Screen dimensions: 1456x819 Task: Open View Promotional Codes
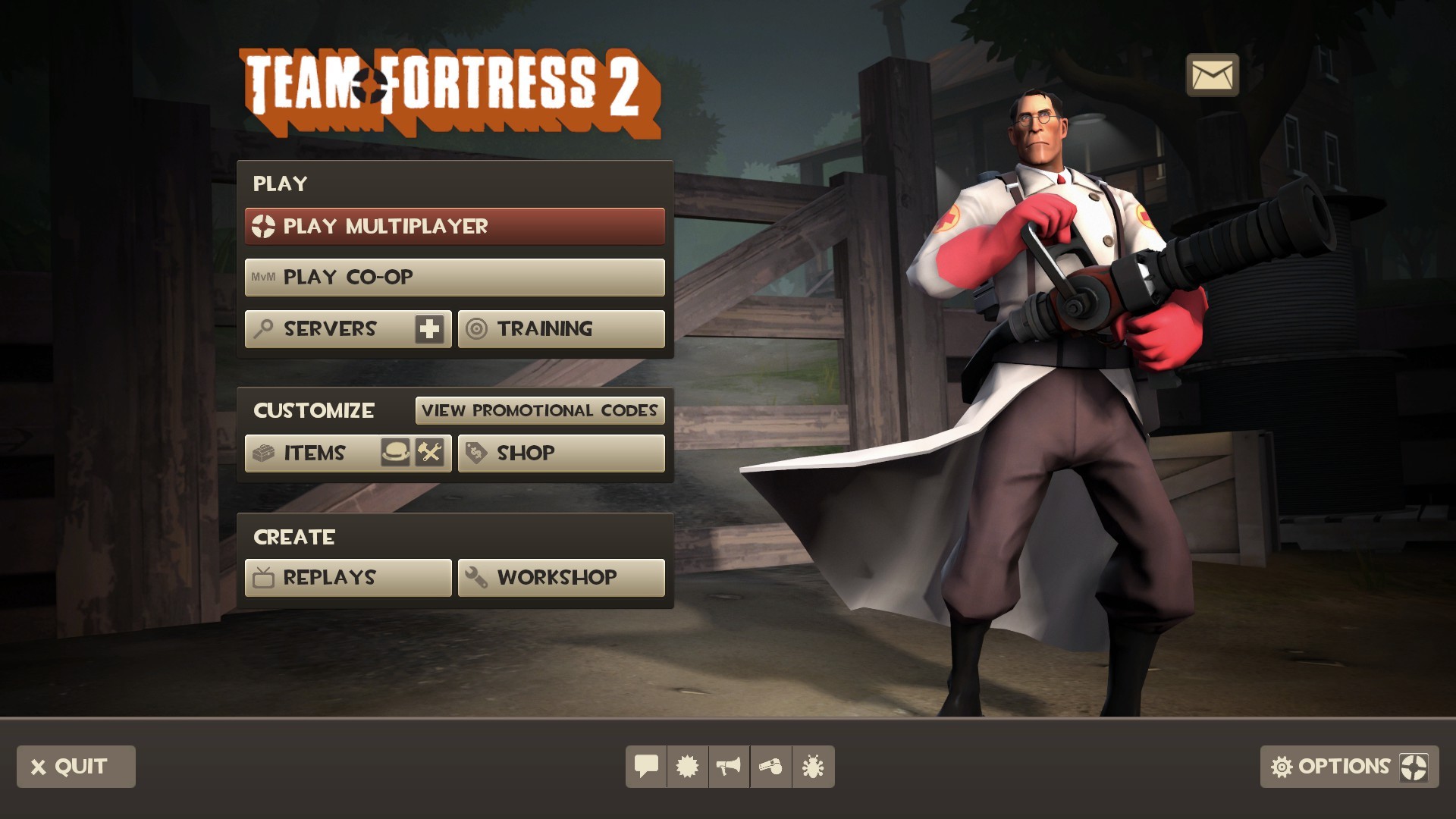[x=540, y=410]
